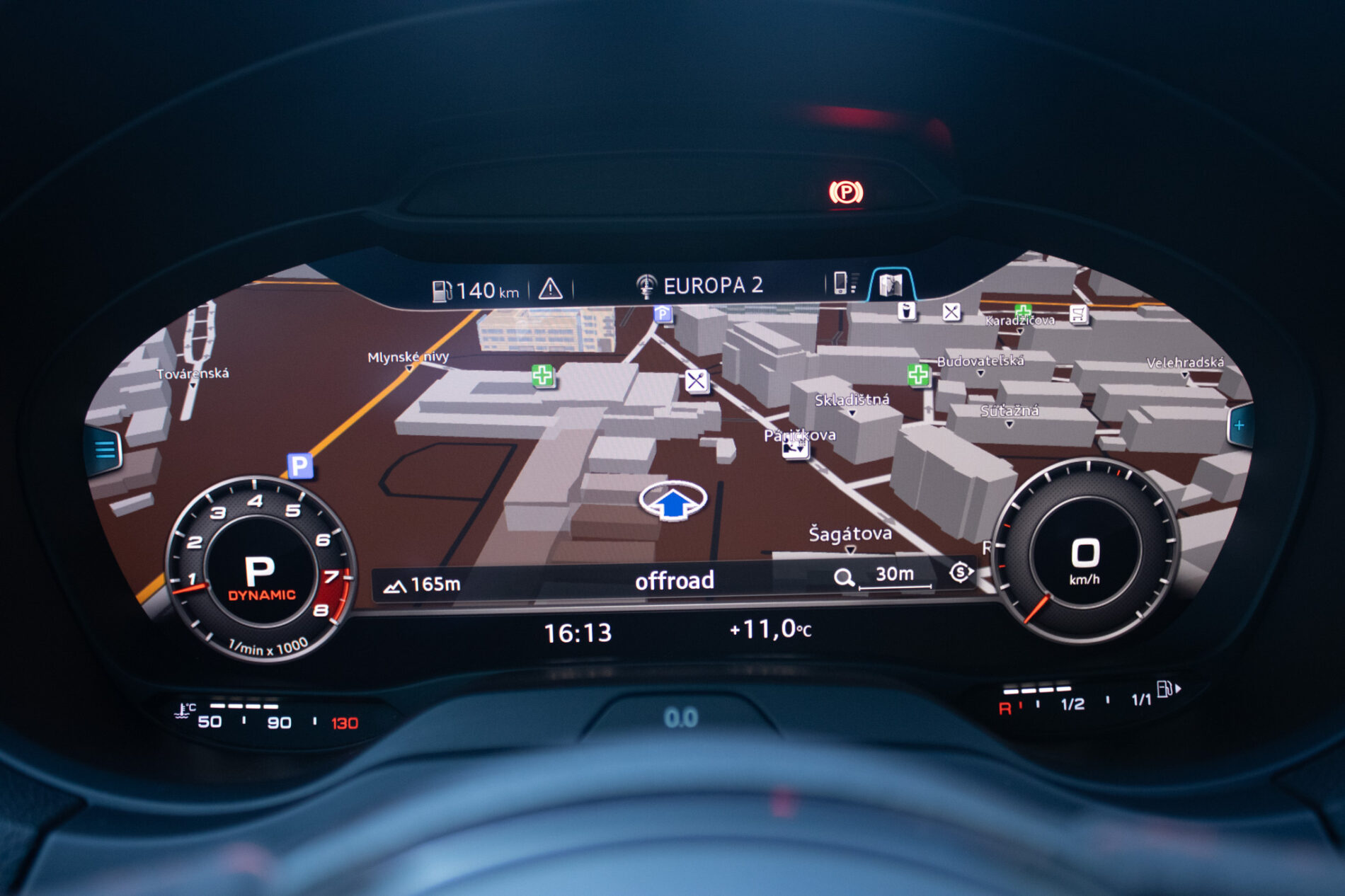Show the warning triangle messages
1345x896 pixels.
[550, 289]
